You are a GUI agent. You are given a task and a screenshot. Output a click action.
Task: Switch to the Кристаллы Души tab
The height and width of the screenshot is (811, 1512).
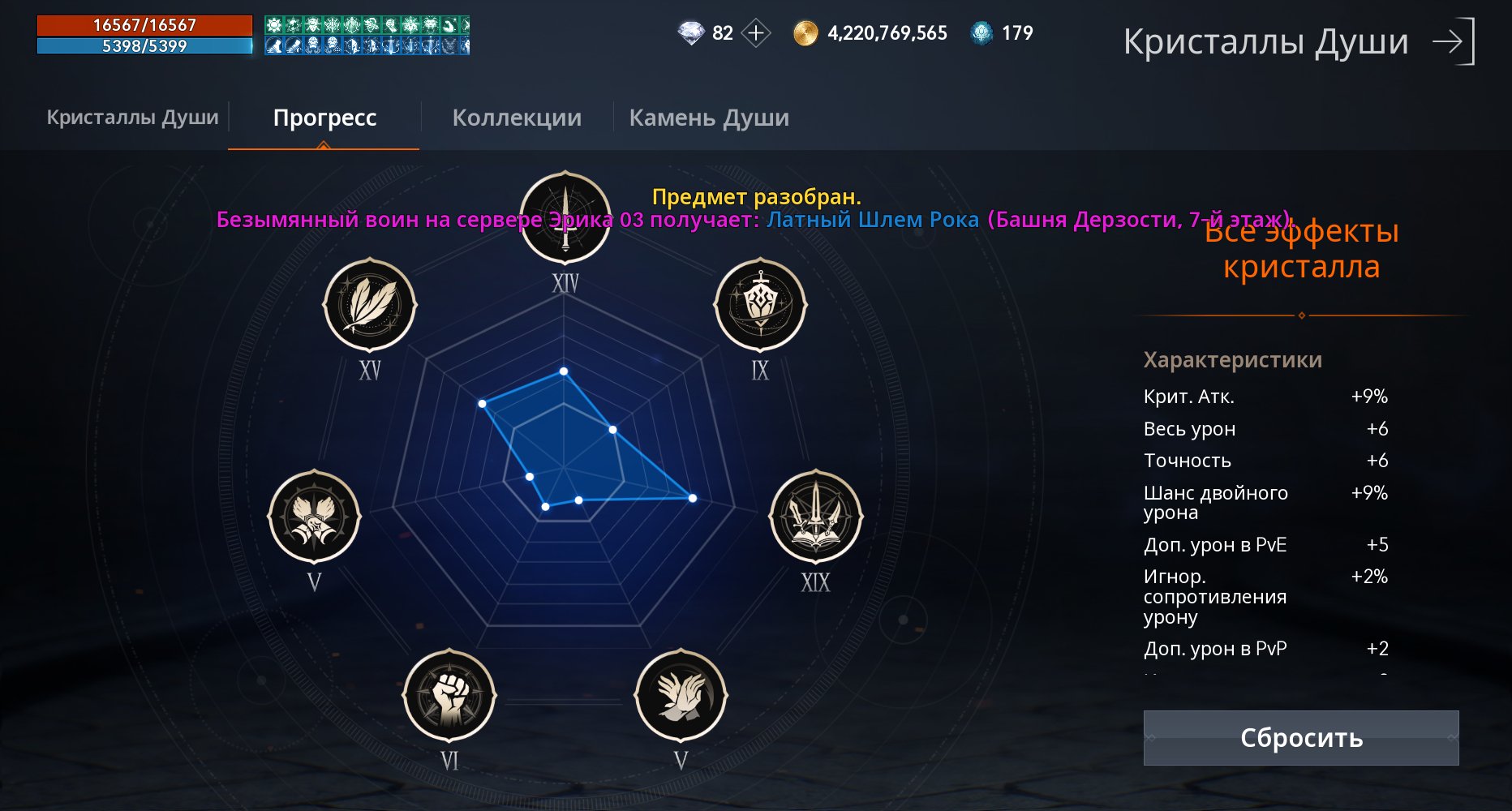pyautogui.click(x=132, y=118)
